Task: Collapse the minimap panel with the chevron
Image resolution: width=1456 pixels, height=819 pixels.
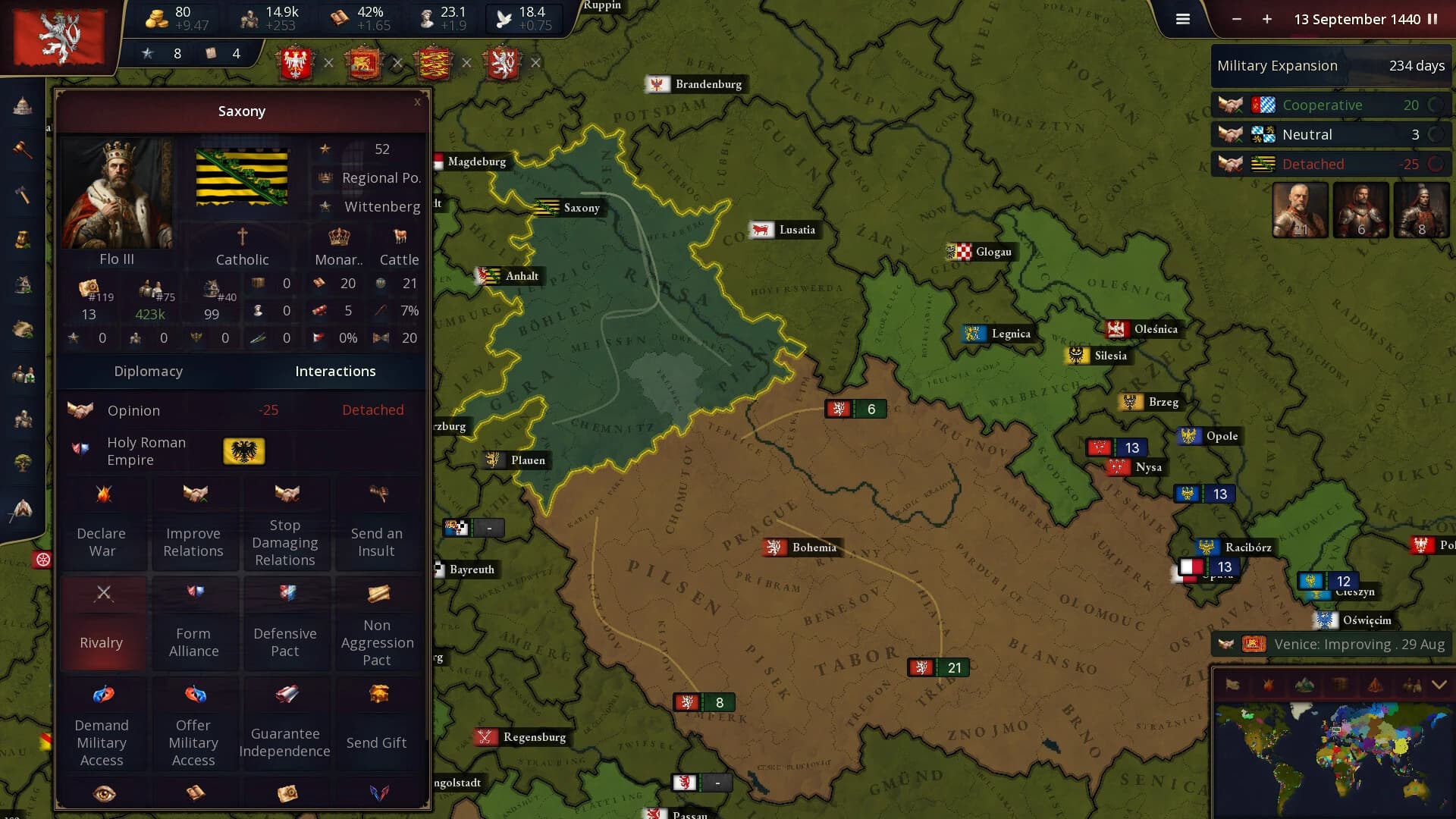Action: tap(1438, 683)
